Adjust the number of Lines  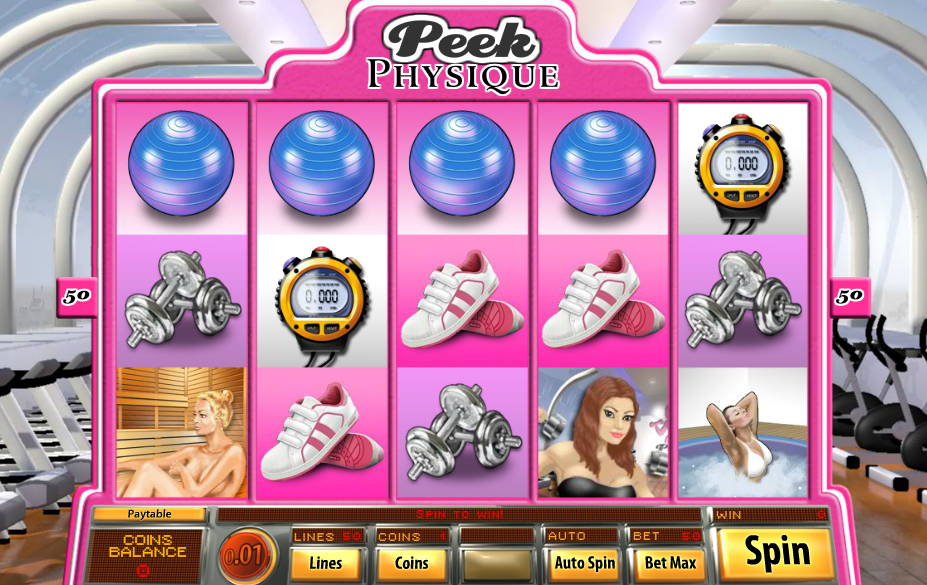pyautogui.click(x=325, y=563)
